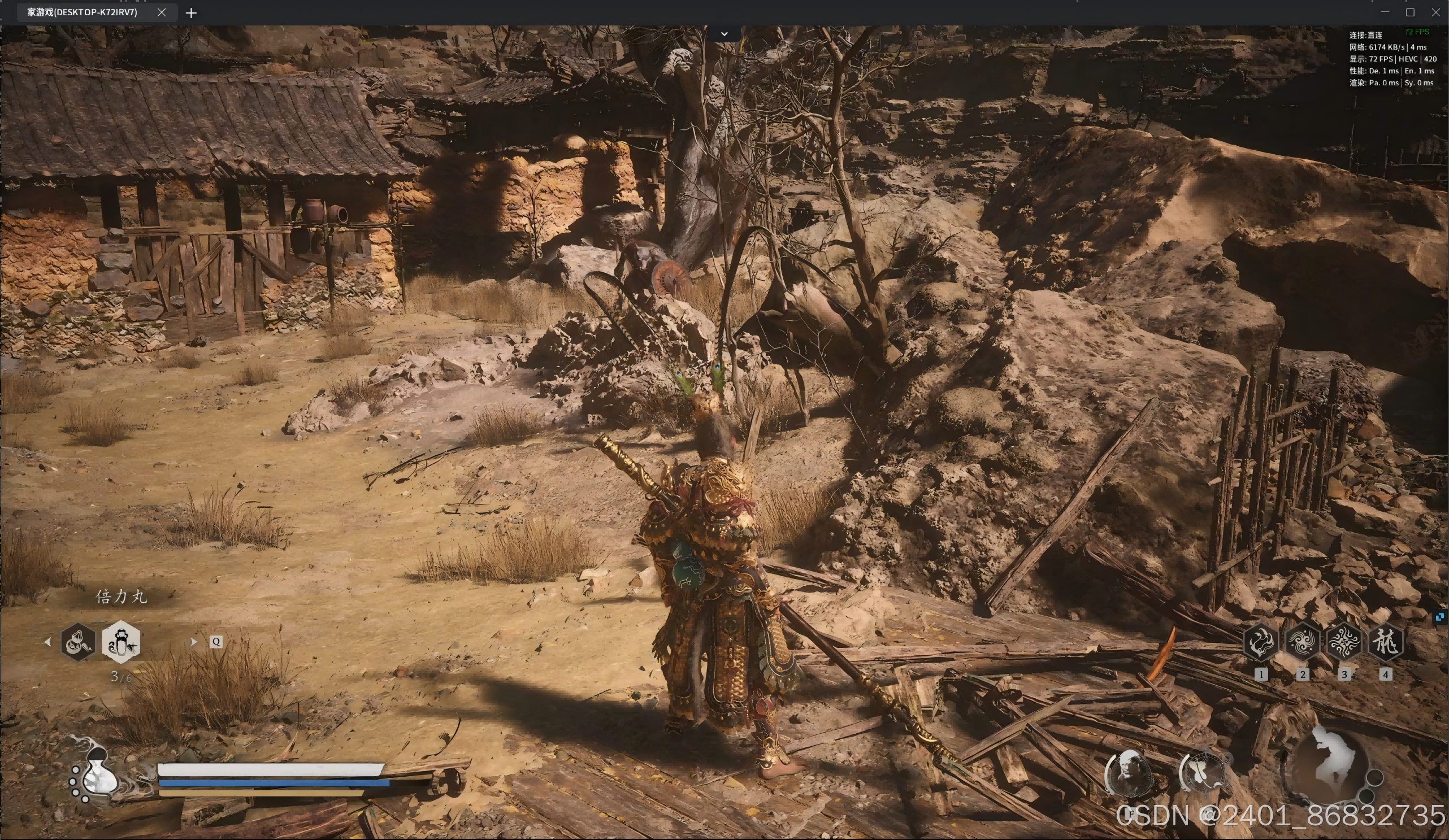
Task: Click the blue overlay icon at right edge
Action: point(1440,617)
